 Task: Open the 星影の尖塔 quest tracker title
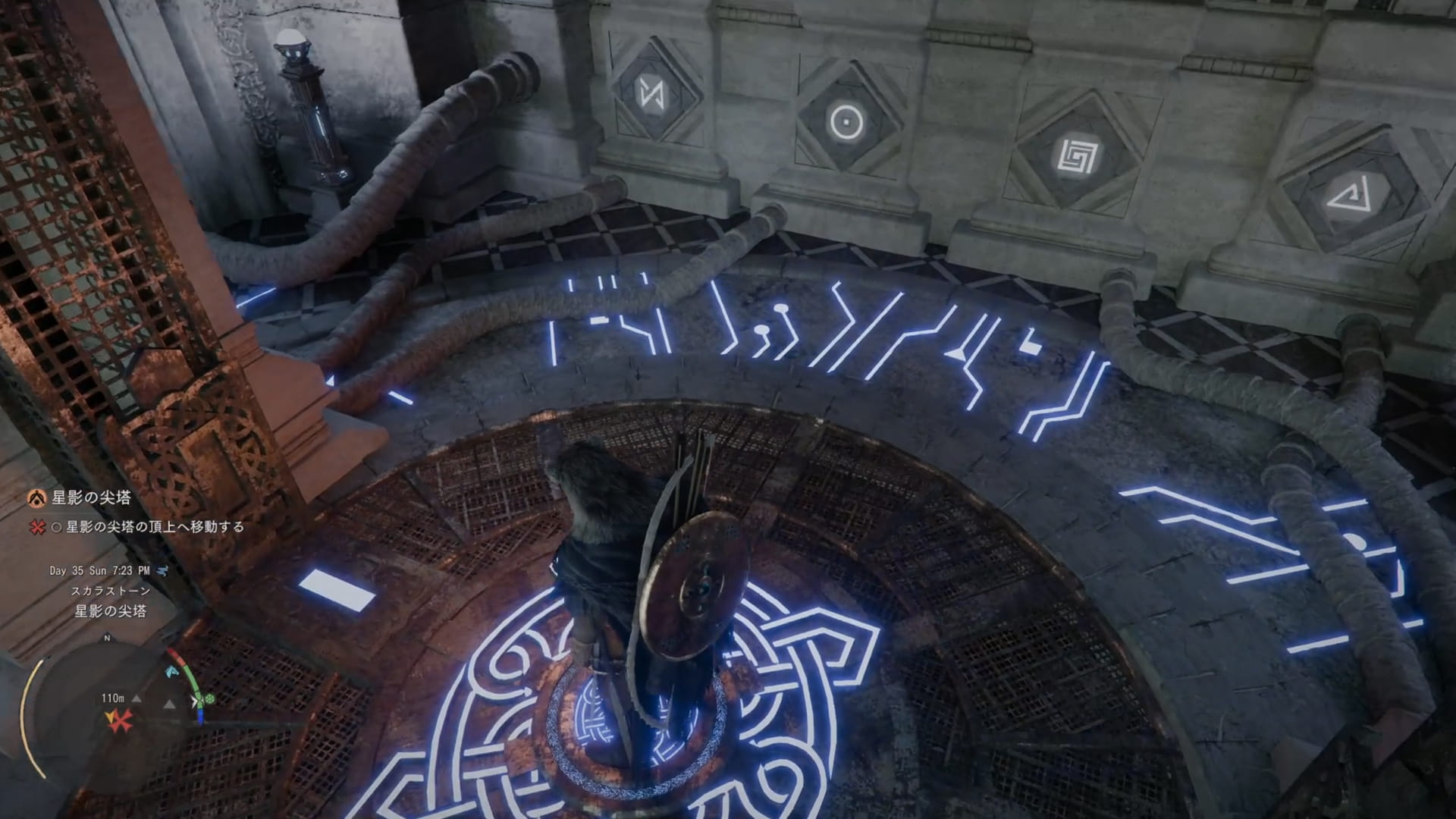coord(91,497)
